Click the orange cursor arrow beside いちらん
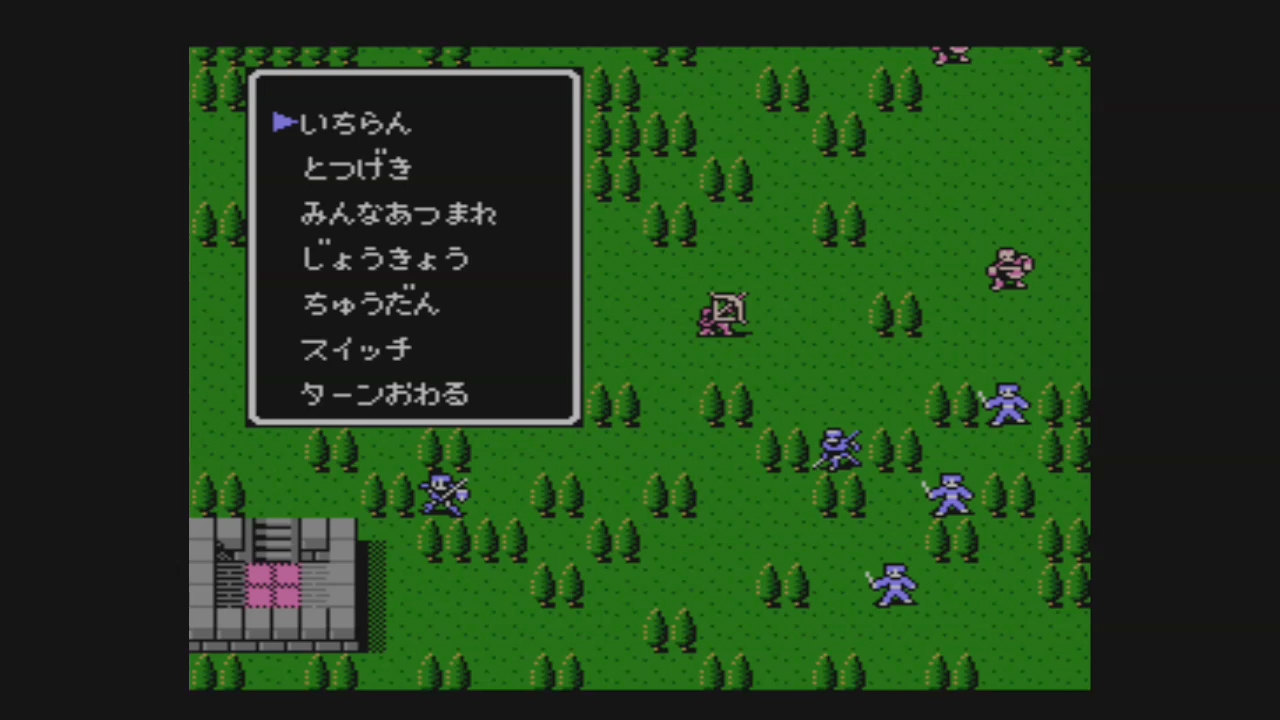 [x=283, y=122]
